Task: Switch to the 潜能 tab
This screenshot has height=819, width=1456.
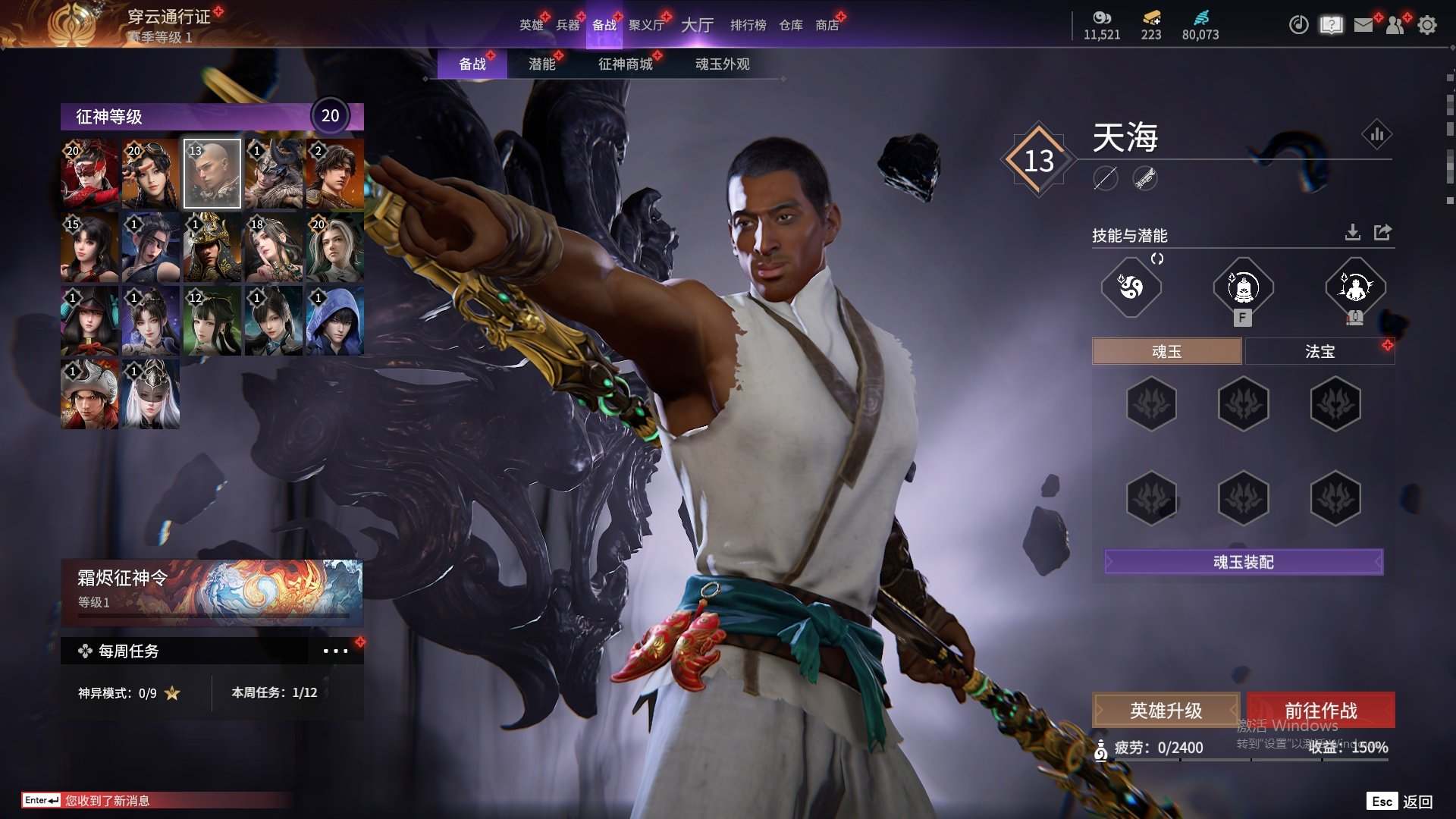Action: tap(541, 64)
